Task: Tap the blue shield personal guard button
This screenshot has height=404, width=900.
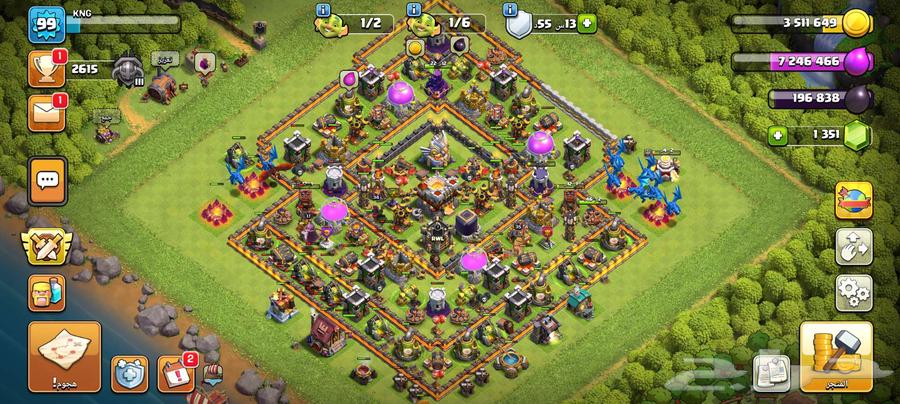Action: 130,374
